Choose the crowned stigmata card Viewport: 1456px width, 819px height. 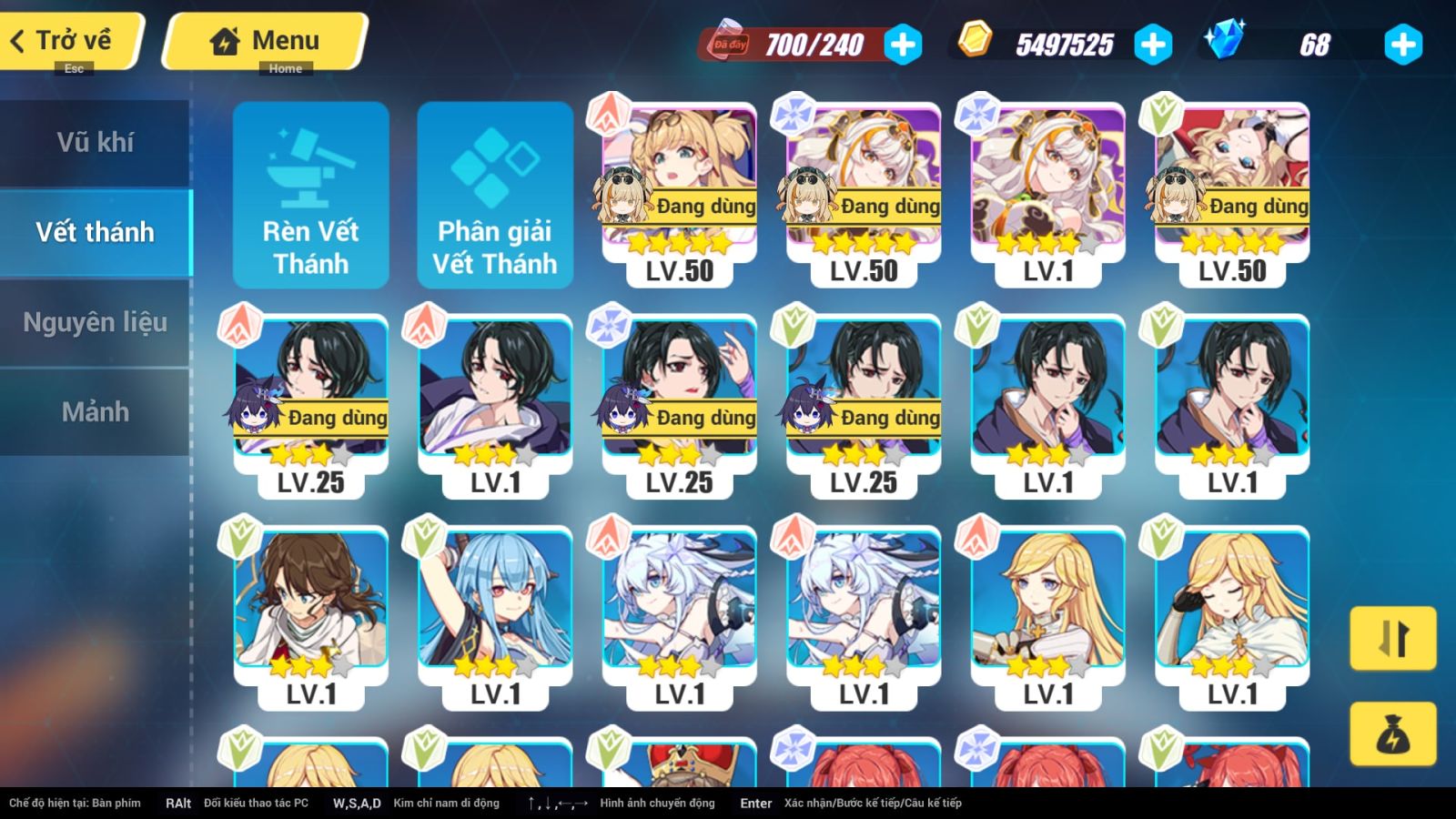679,763
